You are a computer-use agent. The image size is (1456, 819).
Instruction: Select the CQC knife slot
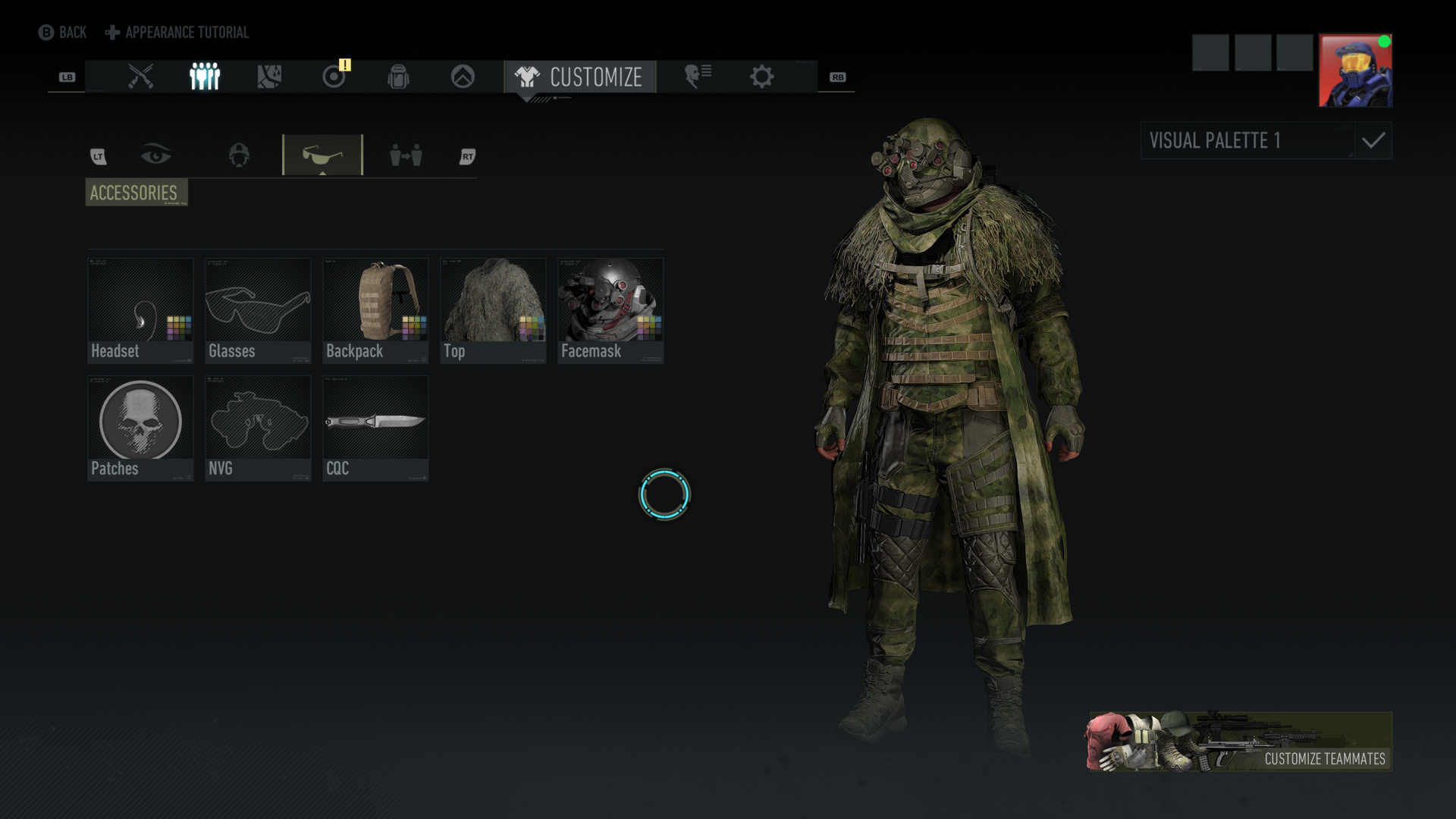click(x=375, y=428)
